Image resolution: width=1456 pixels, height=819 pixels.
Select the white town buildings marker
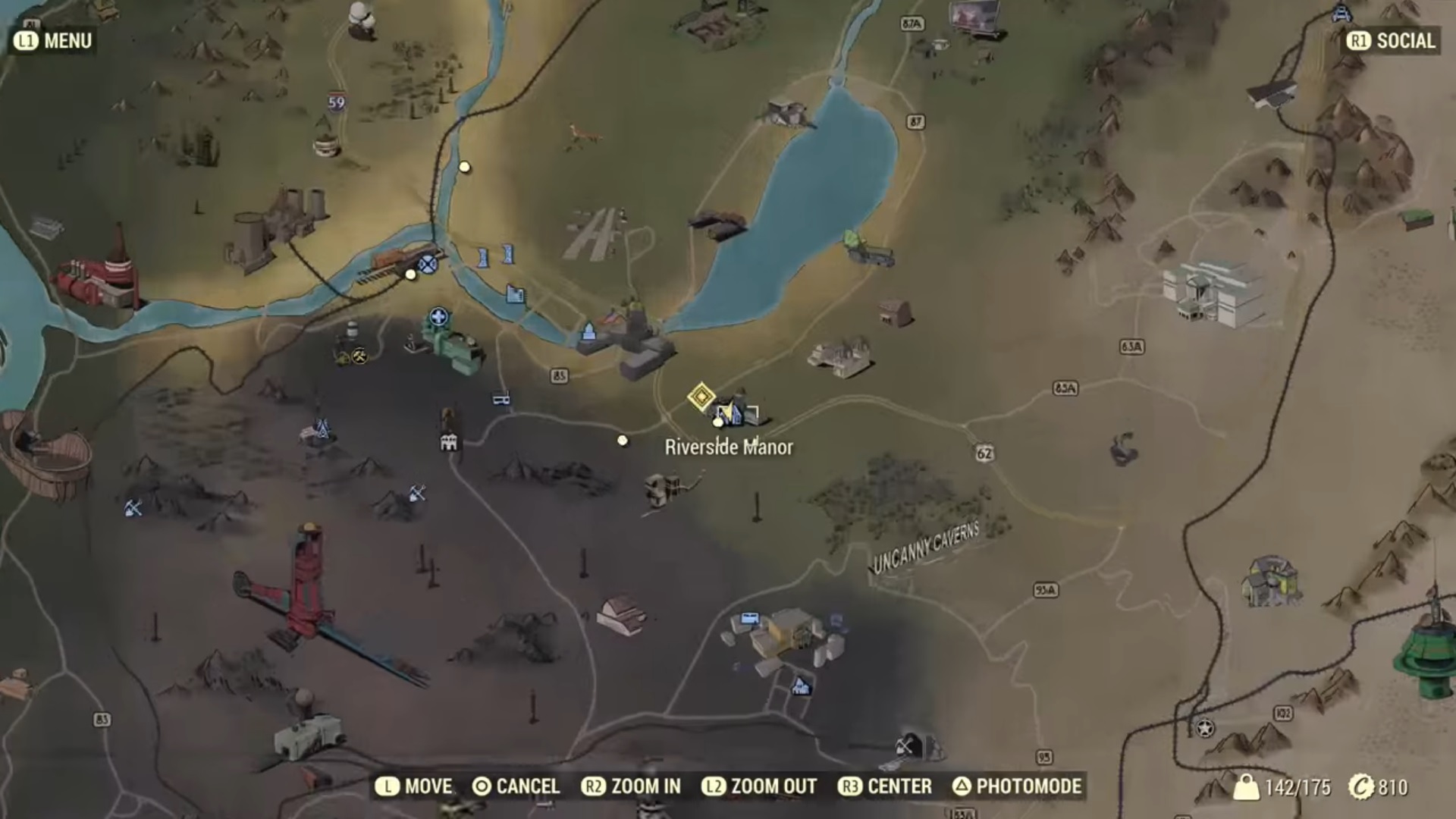tap(449, 442)
